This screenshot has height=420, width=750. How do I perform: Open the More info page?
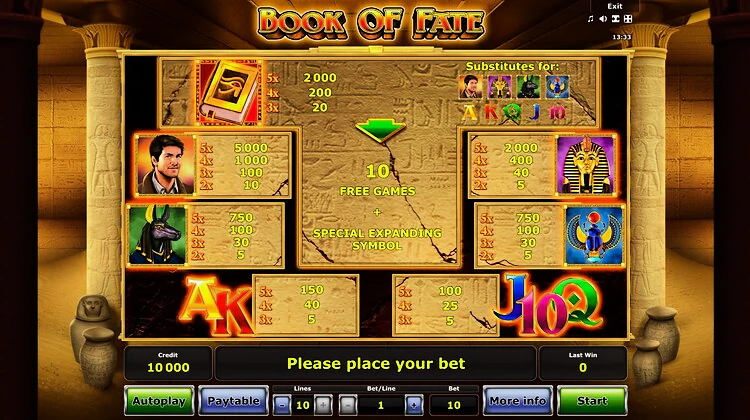tap(518, 401)
